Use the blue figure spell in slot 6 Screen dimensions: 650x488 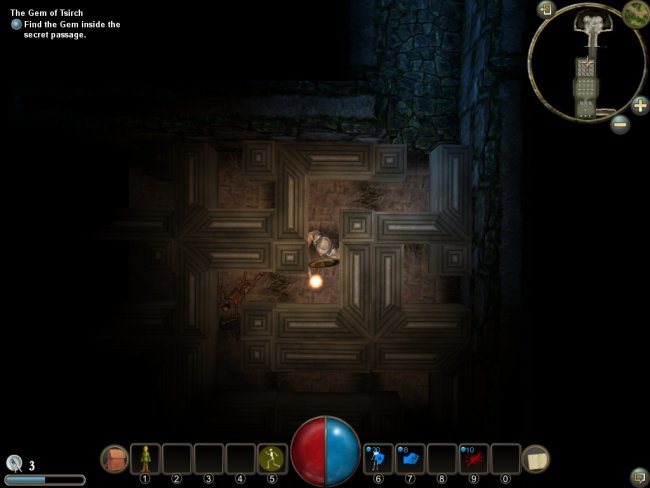click(380, 458)
